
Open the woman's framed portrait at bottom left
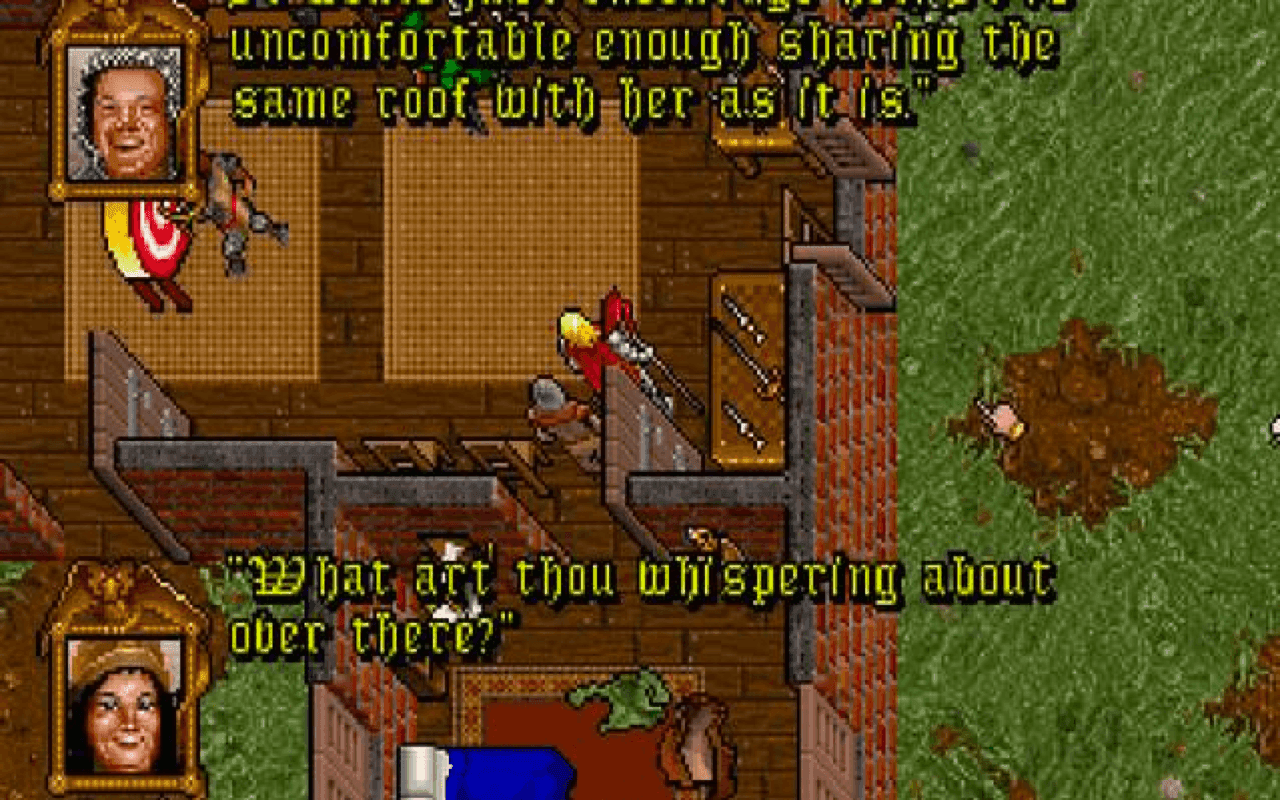tap(120, 700)
